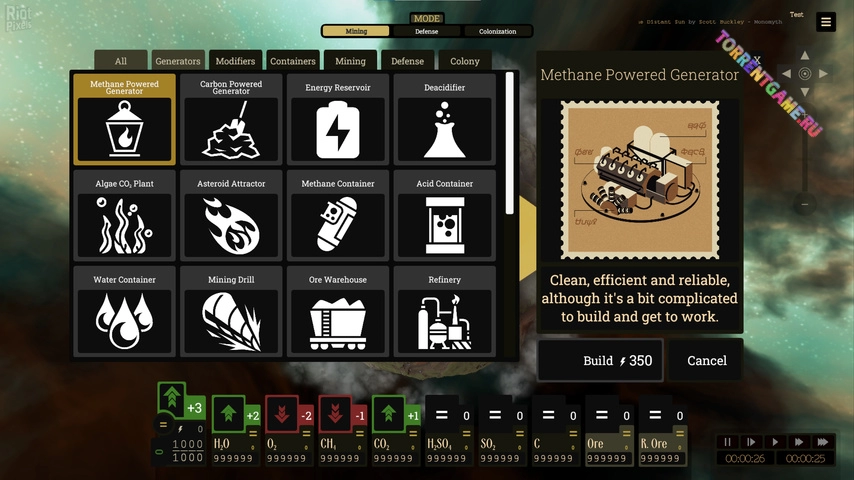Switch mode to Defense
The height and width of the screenshot is (480, 854).
point(427,31)
